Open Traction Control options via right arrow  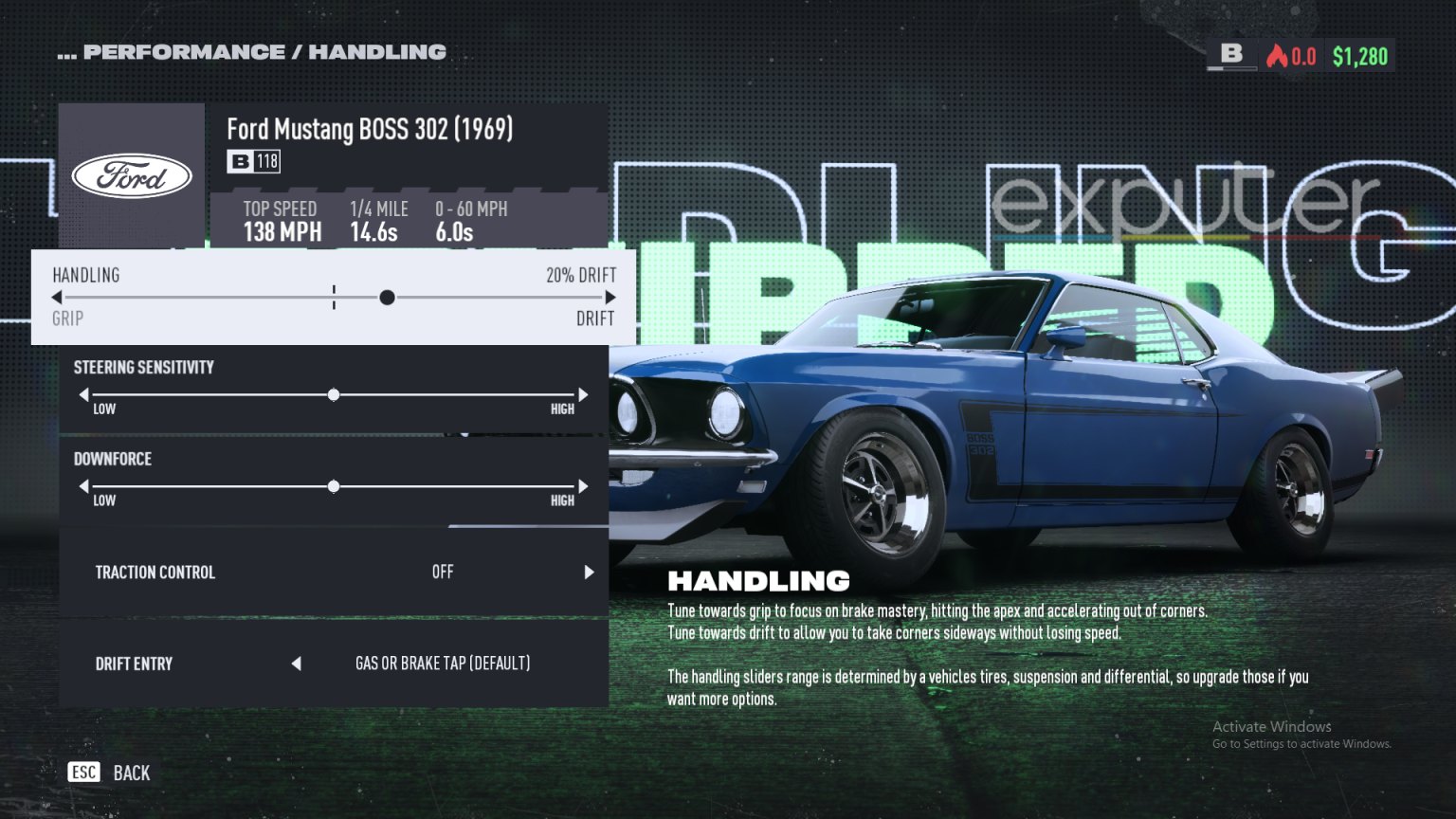coord(590,572)
